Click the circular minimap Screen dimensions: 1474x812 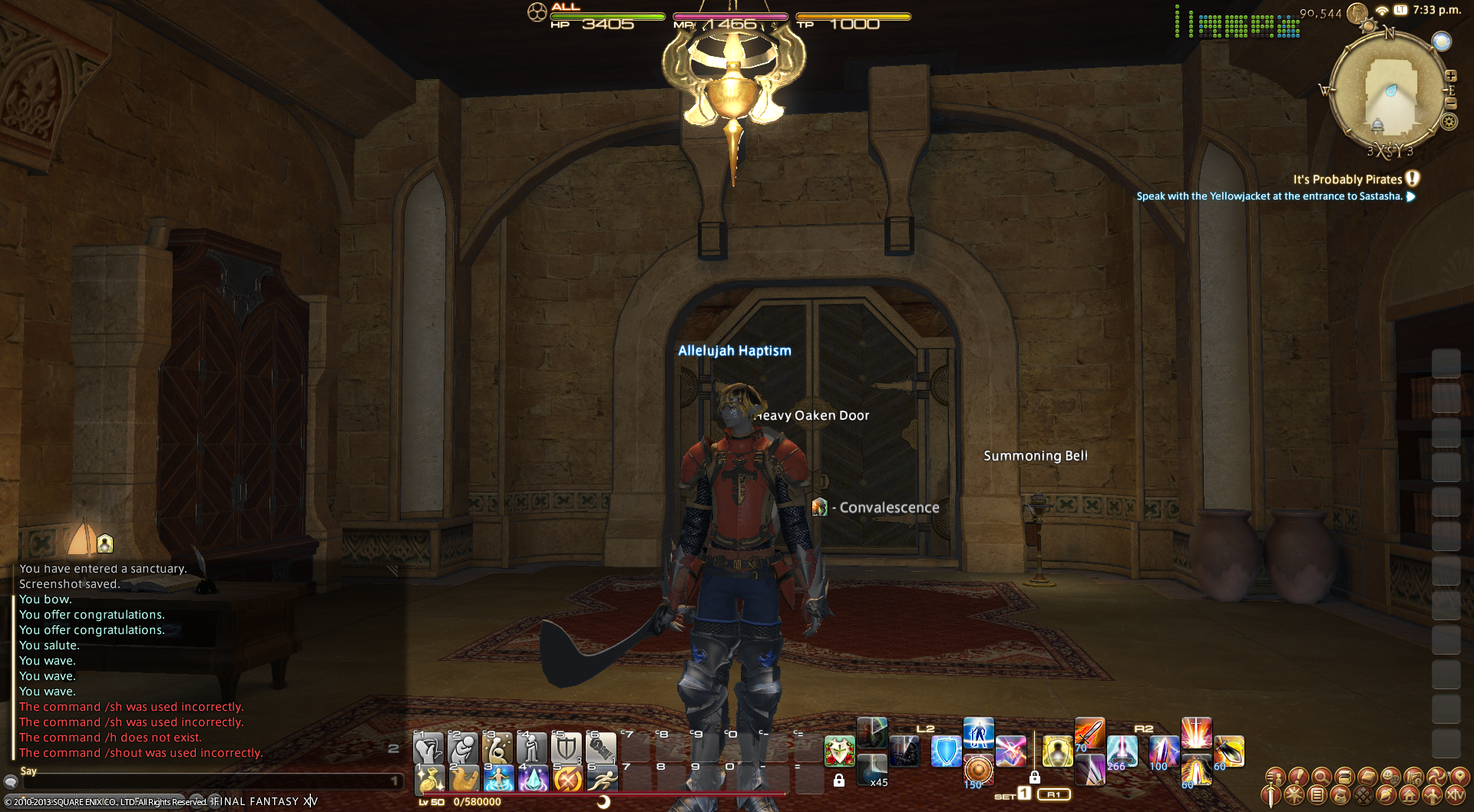[x=1390, y=92]
